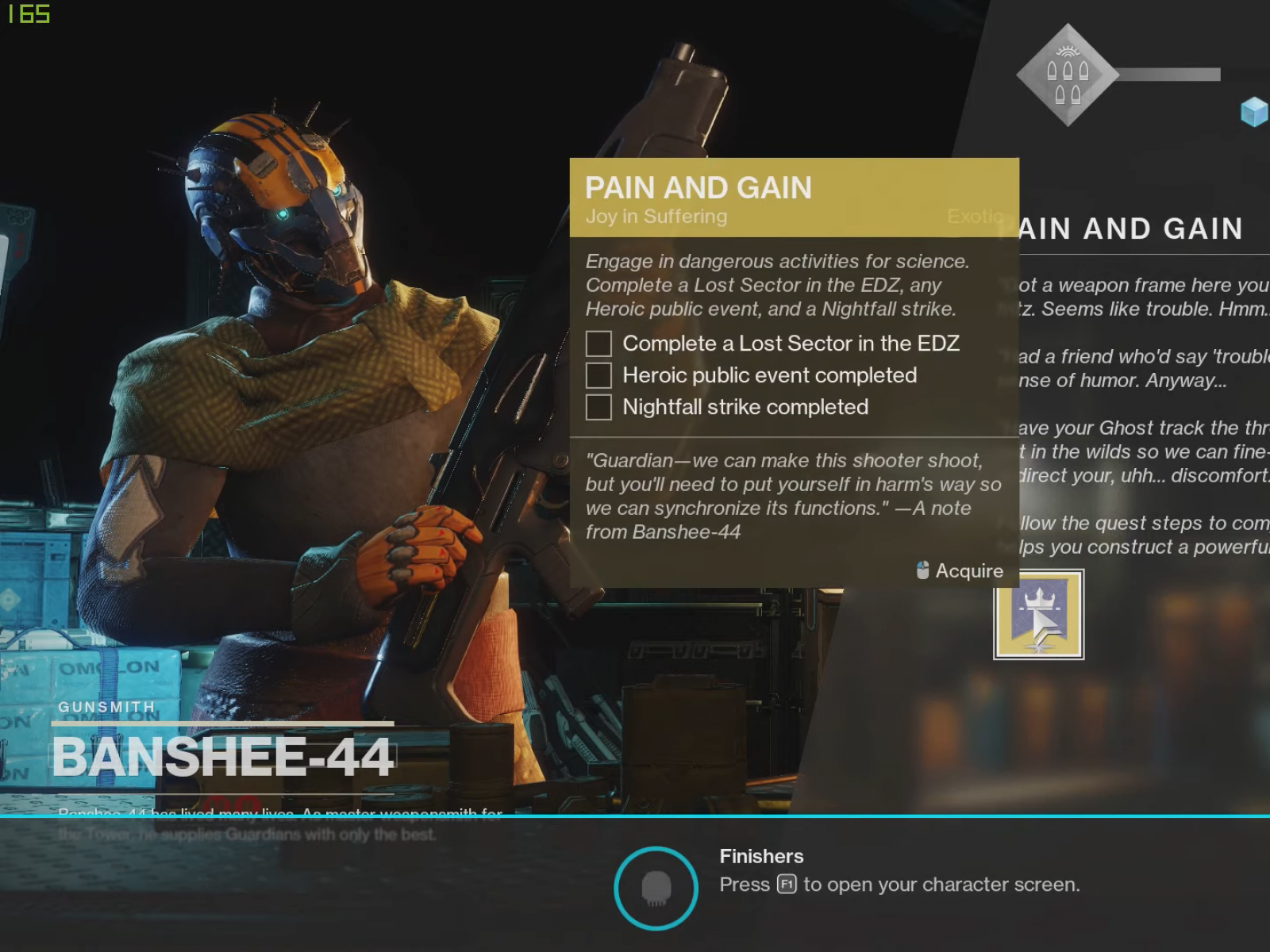This screenshot has height=952, width=1270.
Task: Select the Pain and Gain quest icon
Action: (x=1038, y=615)
